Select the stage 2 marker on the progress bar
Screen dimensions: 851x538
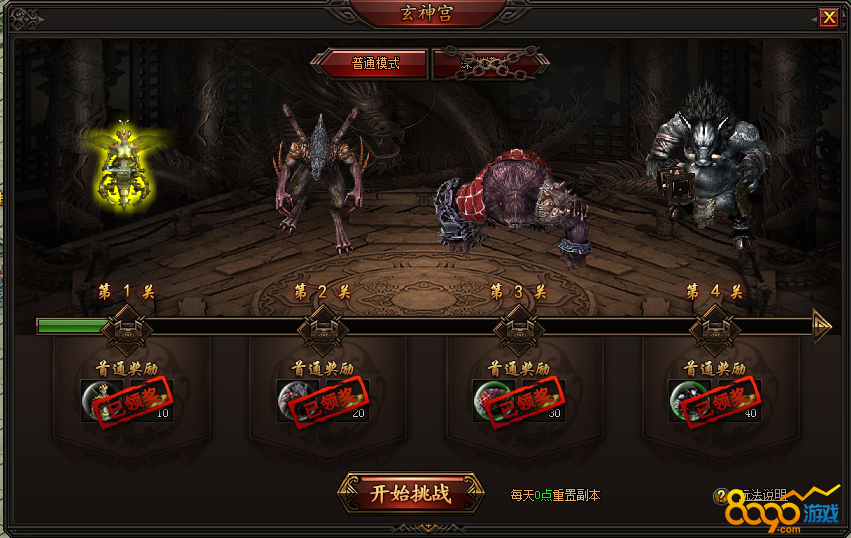coord(321,325)
